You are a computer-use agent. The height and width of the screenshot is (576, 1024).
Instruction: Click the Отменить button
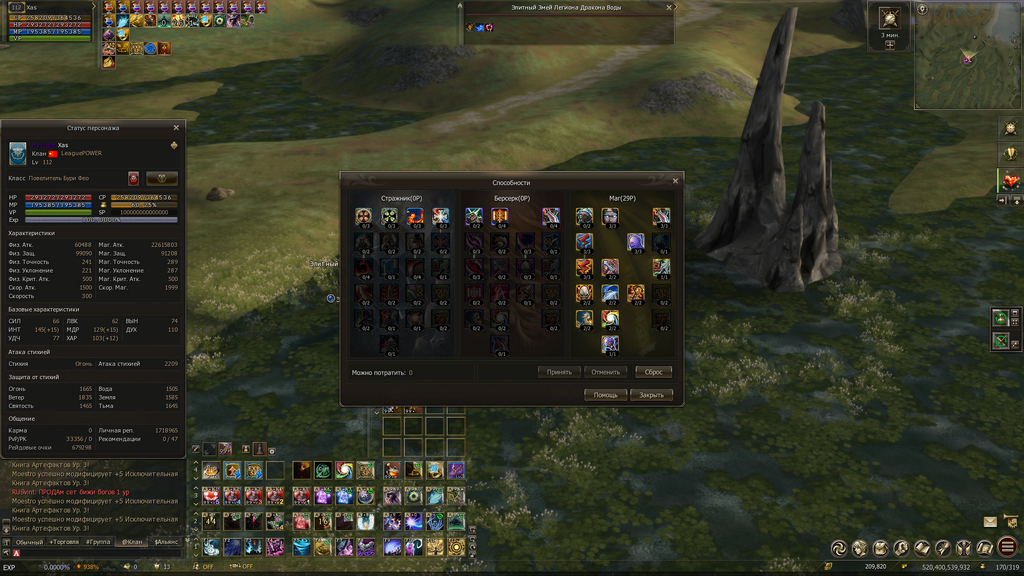point(606,371)
